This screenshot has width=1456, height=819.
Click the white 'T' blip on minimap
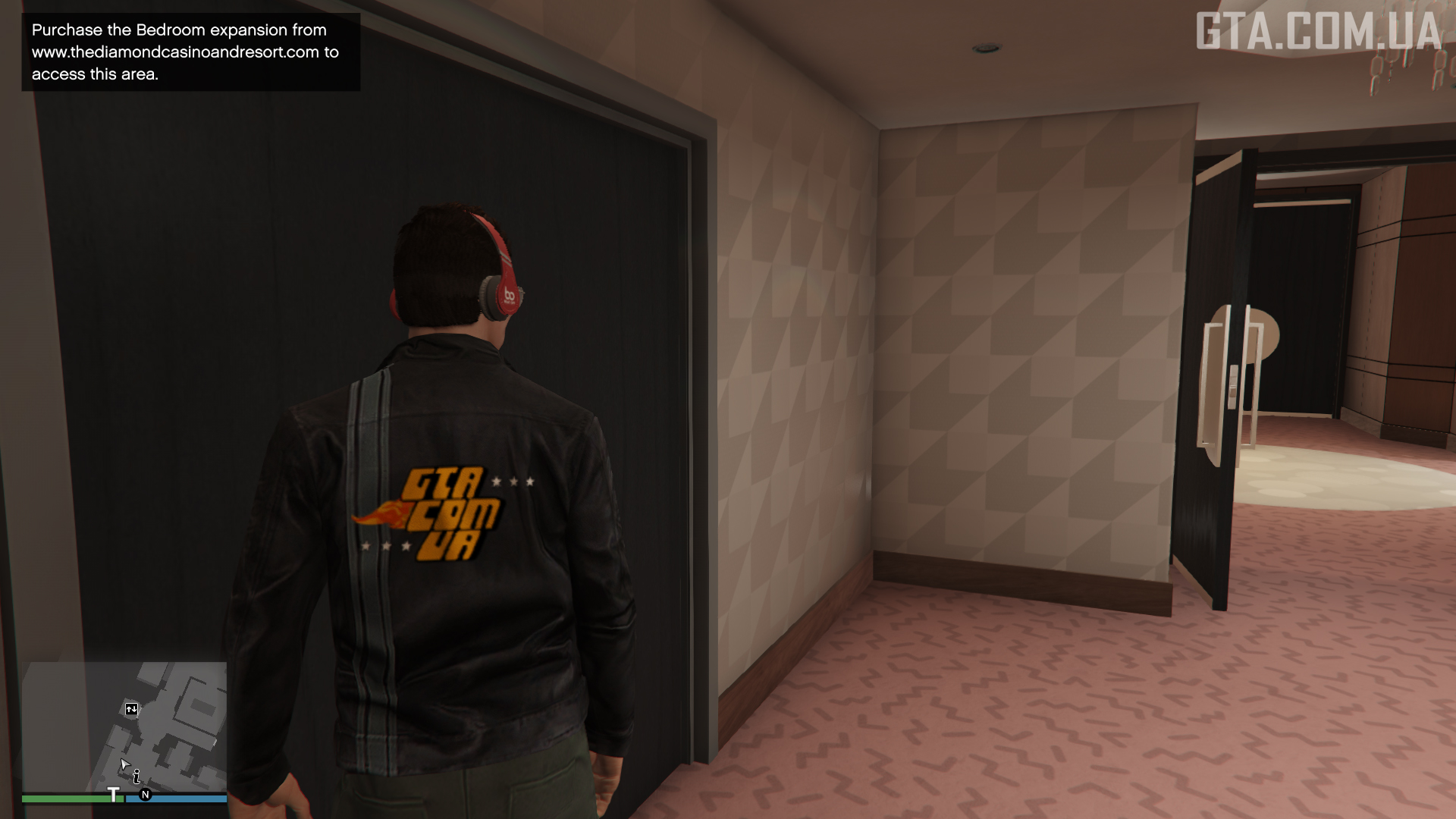tap(114, 795)
